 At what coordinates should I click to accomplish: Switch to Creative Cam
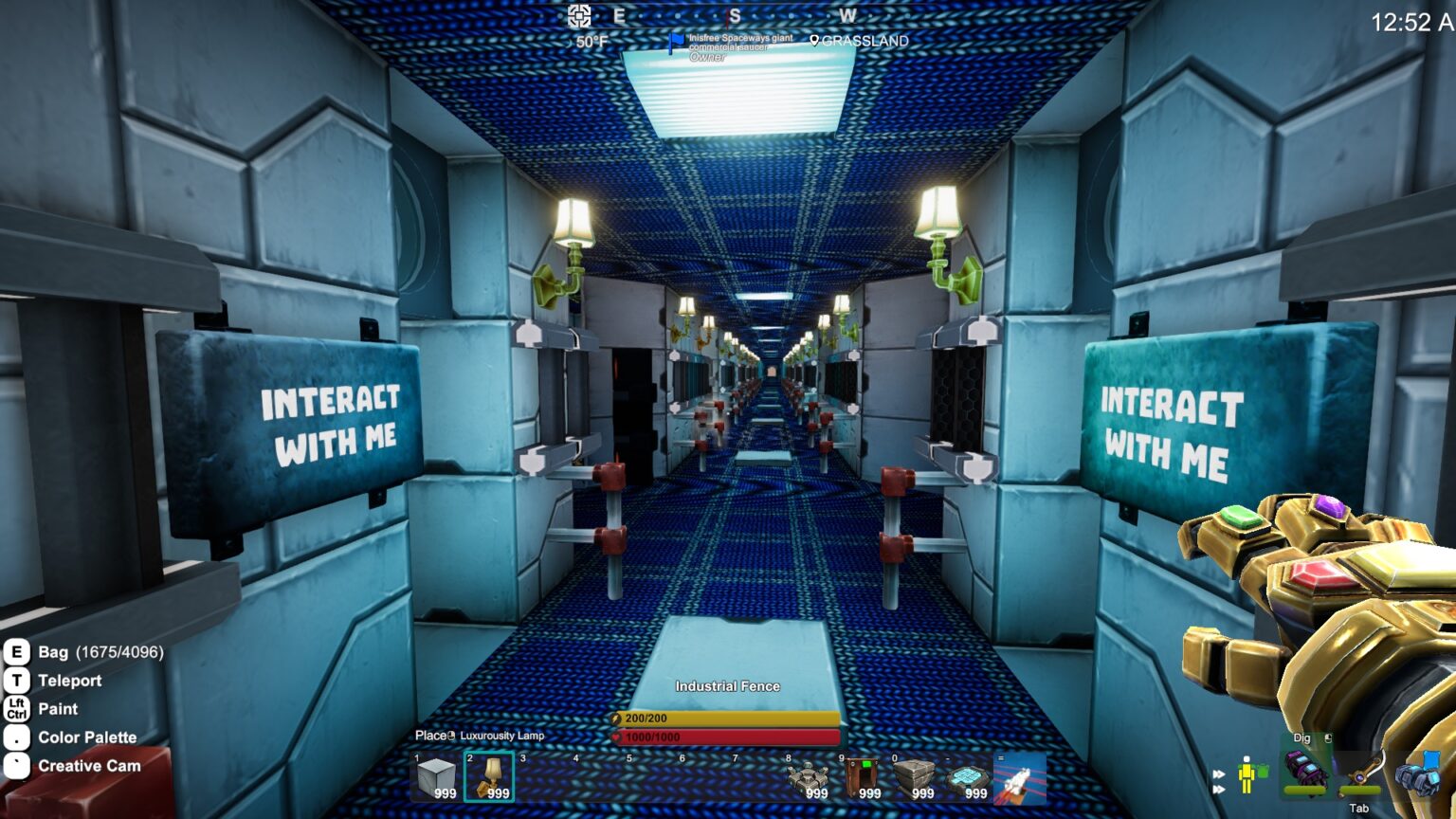[x=89, y=766]
